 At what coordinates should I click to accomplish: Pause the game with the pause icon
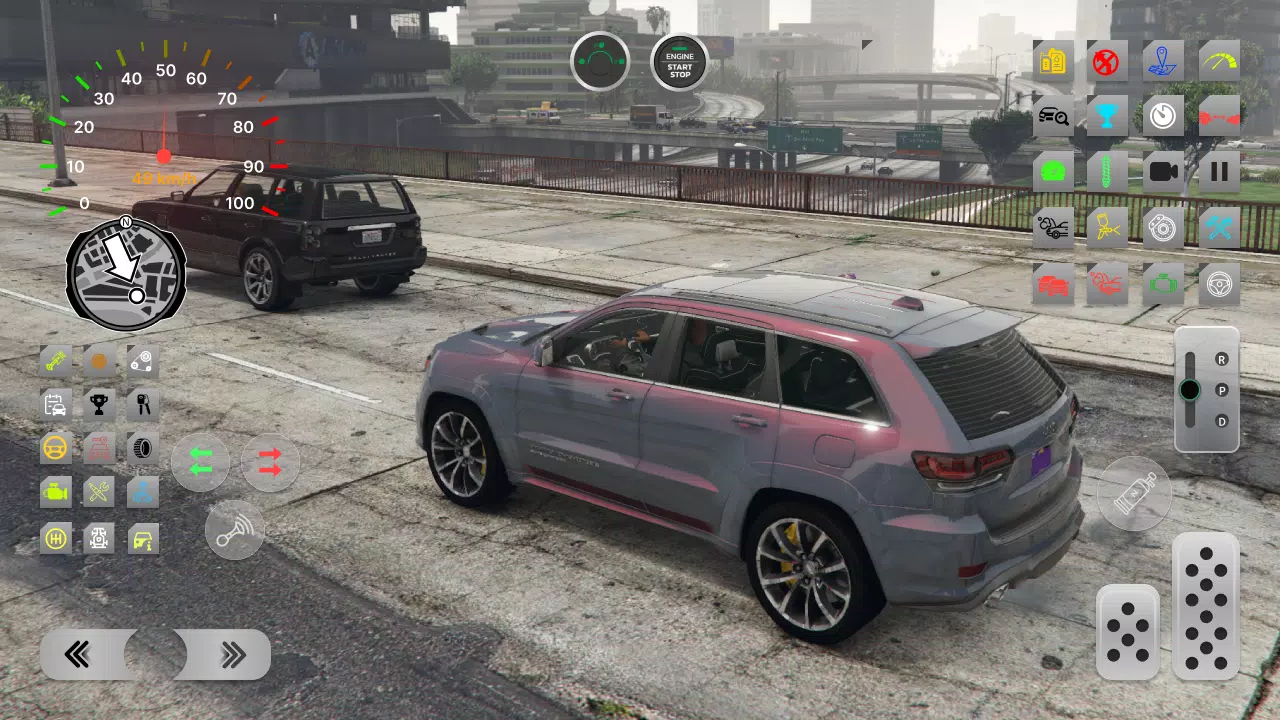pos(1219,170)
